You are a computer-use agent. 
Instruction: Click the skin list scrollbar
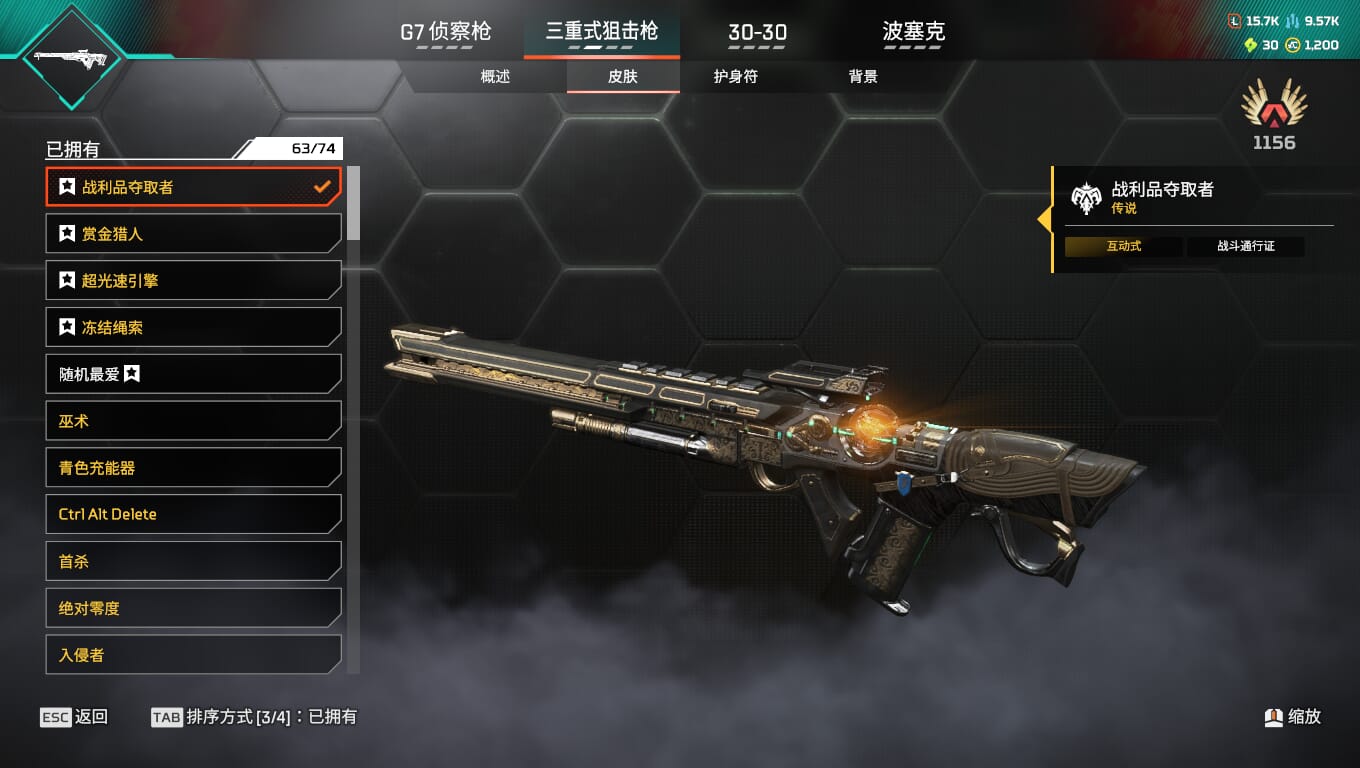(x=353, y=204)
